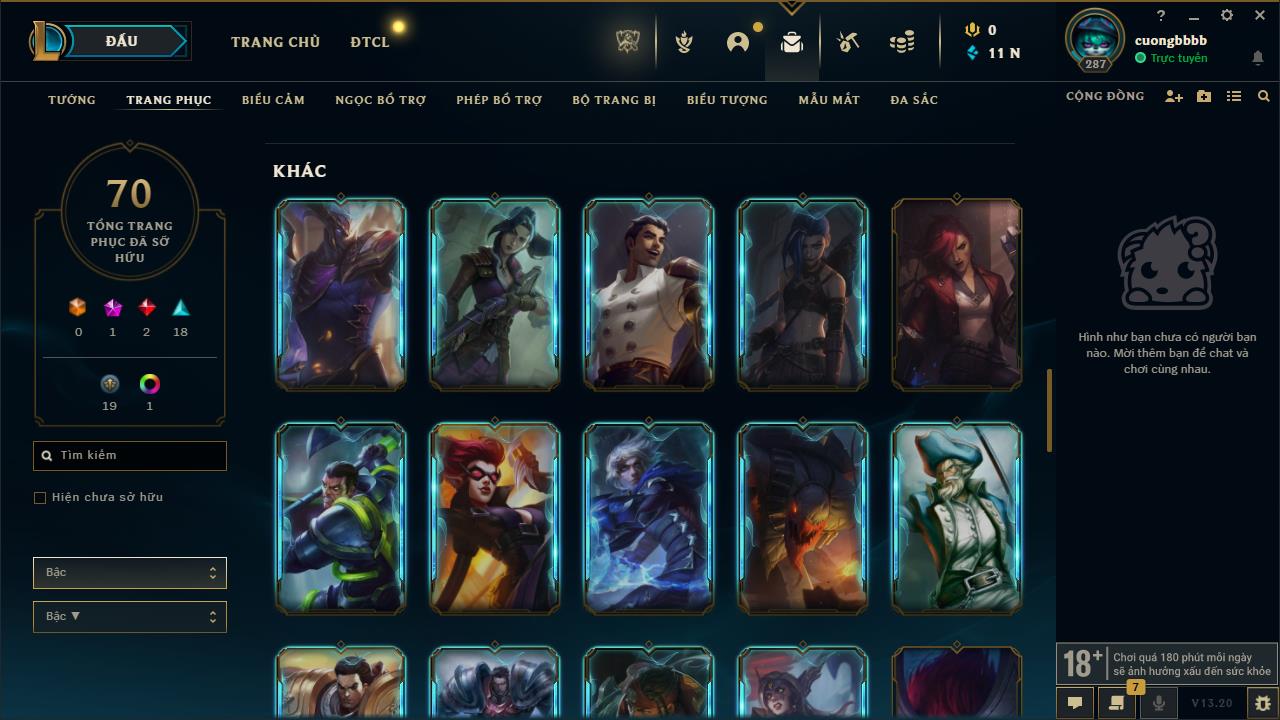Click the add friend icon
This screenshot has height=720, width=1280.
[1174, 97]
